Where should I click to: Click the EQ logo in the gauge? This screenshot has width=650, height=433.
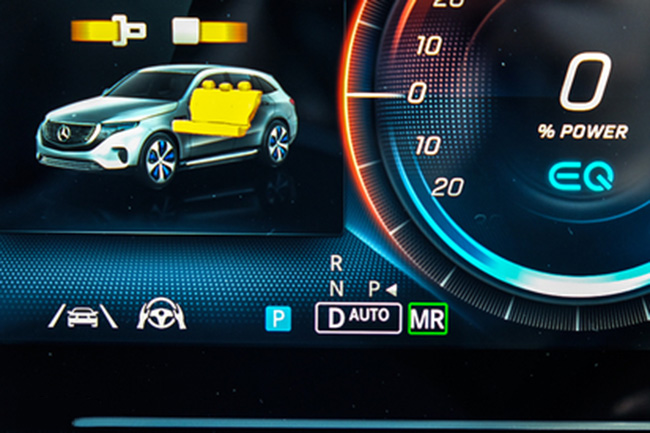click(x=579, y=179)
